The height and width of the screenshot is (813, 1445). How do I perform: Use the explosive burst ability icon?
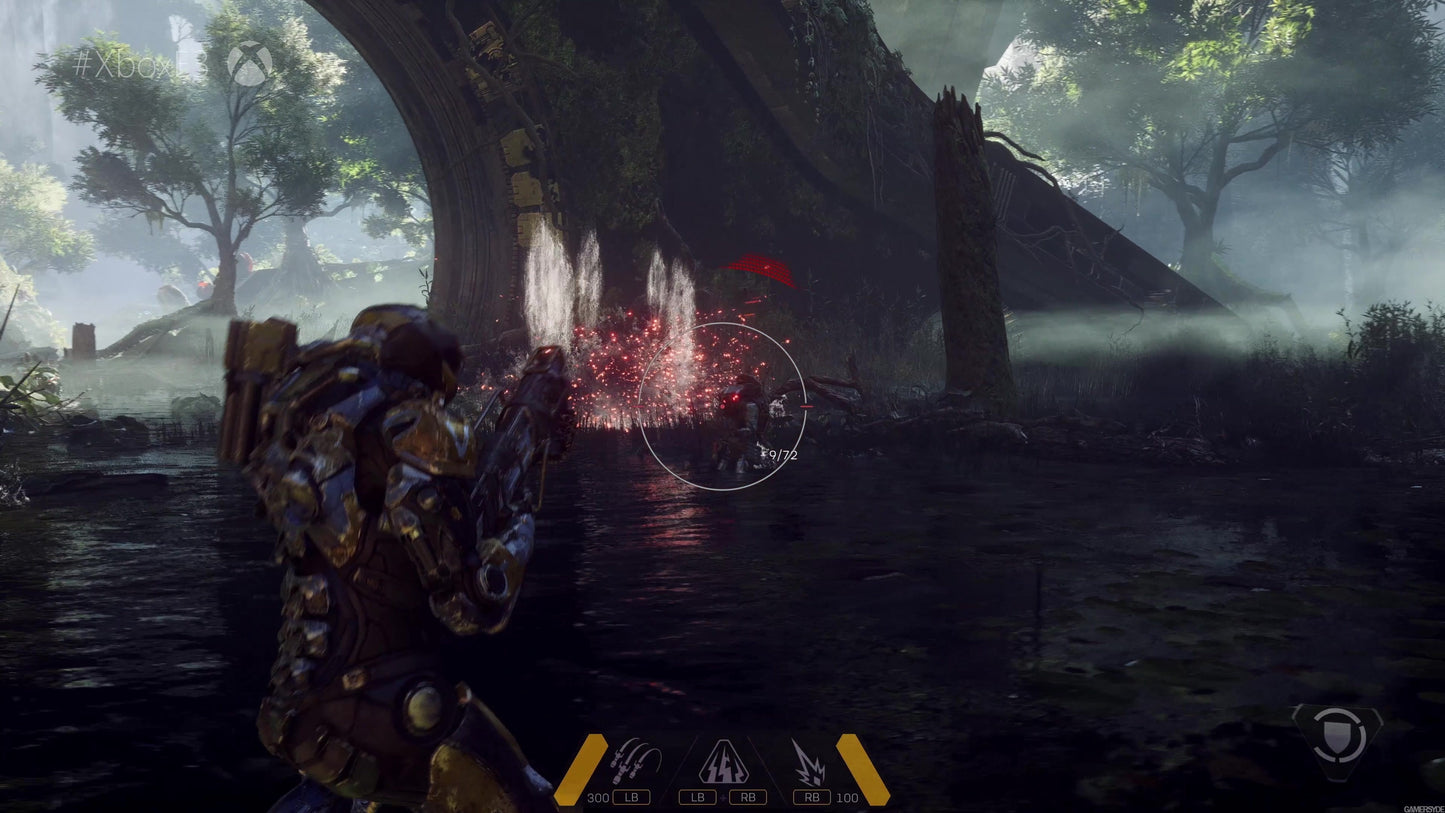[809, 763]
